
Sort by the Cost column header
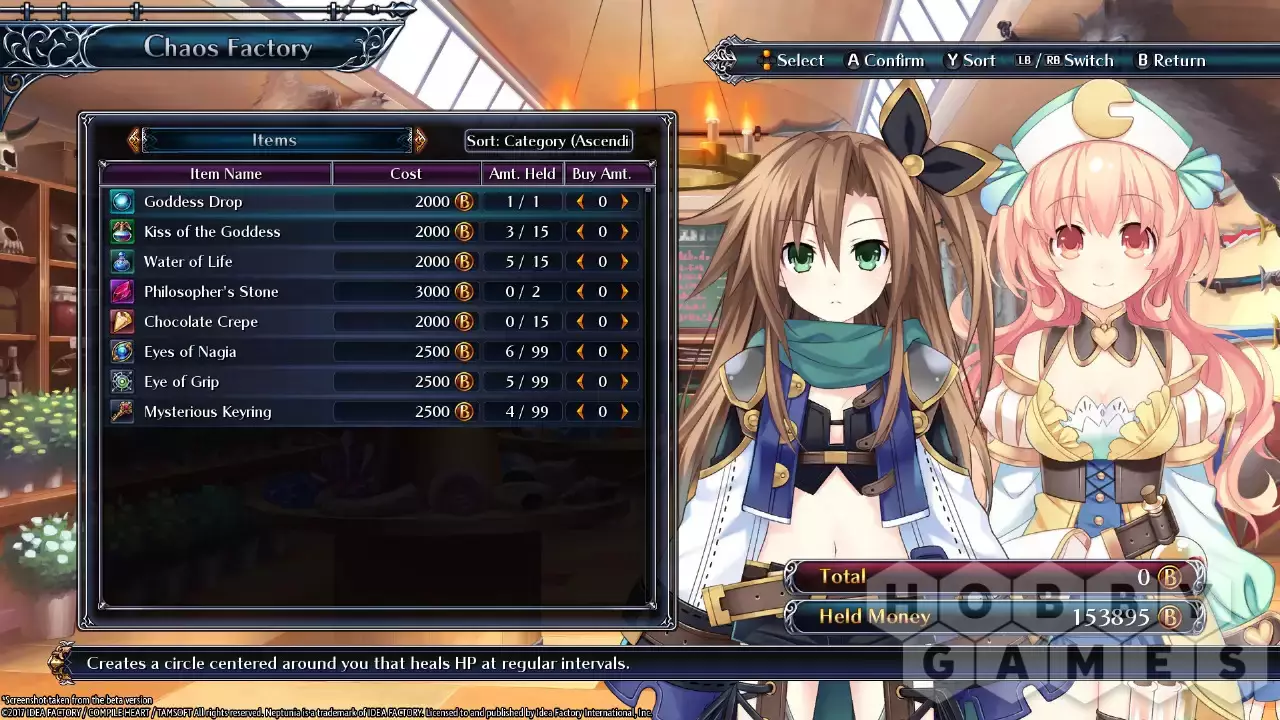coord(406,174)
